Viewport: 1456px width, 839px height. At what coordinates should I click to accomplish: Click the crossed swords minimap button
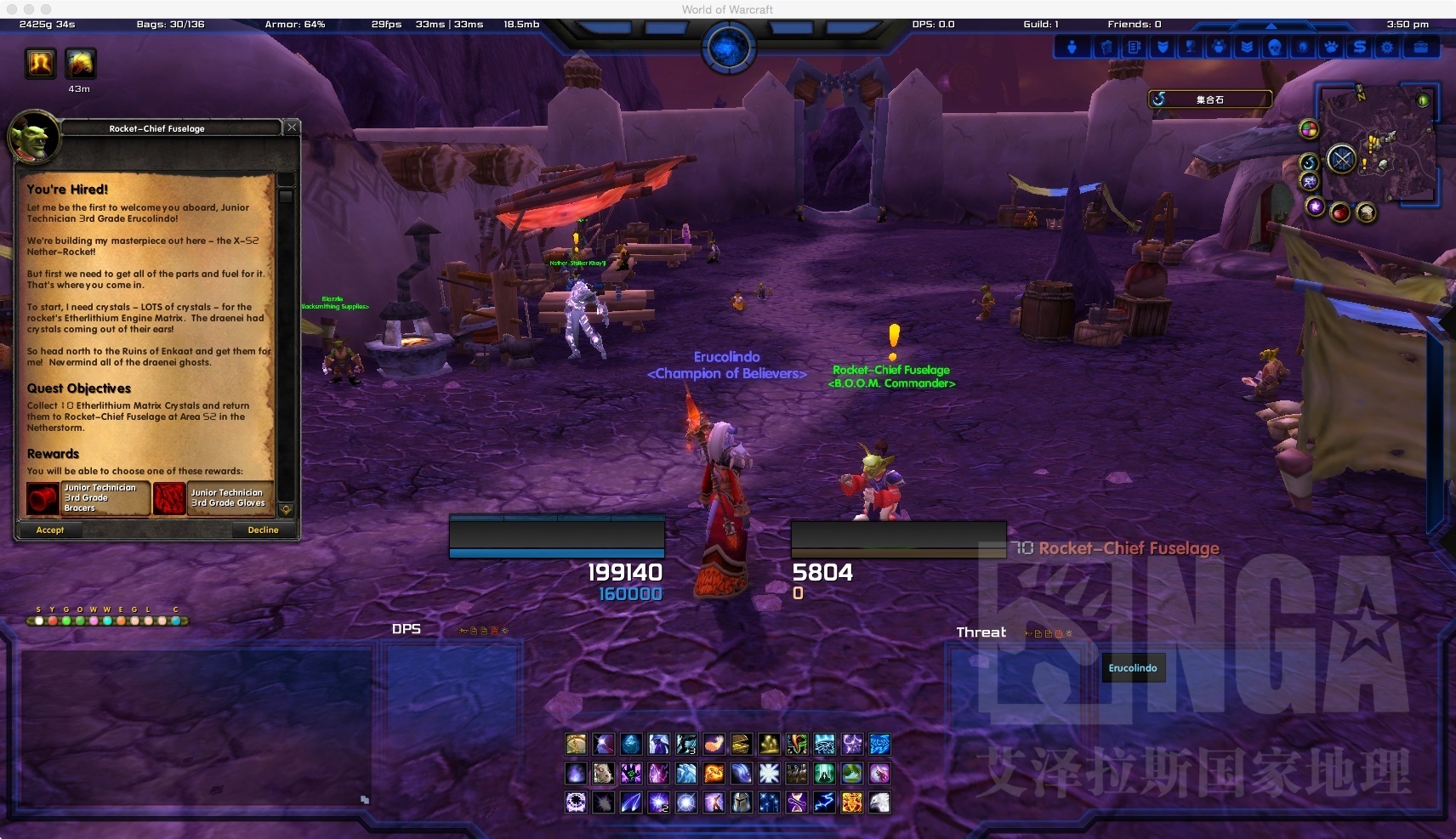coord(1341,159)
